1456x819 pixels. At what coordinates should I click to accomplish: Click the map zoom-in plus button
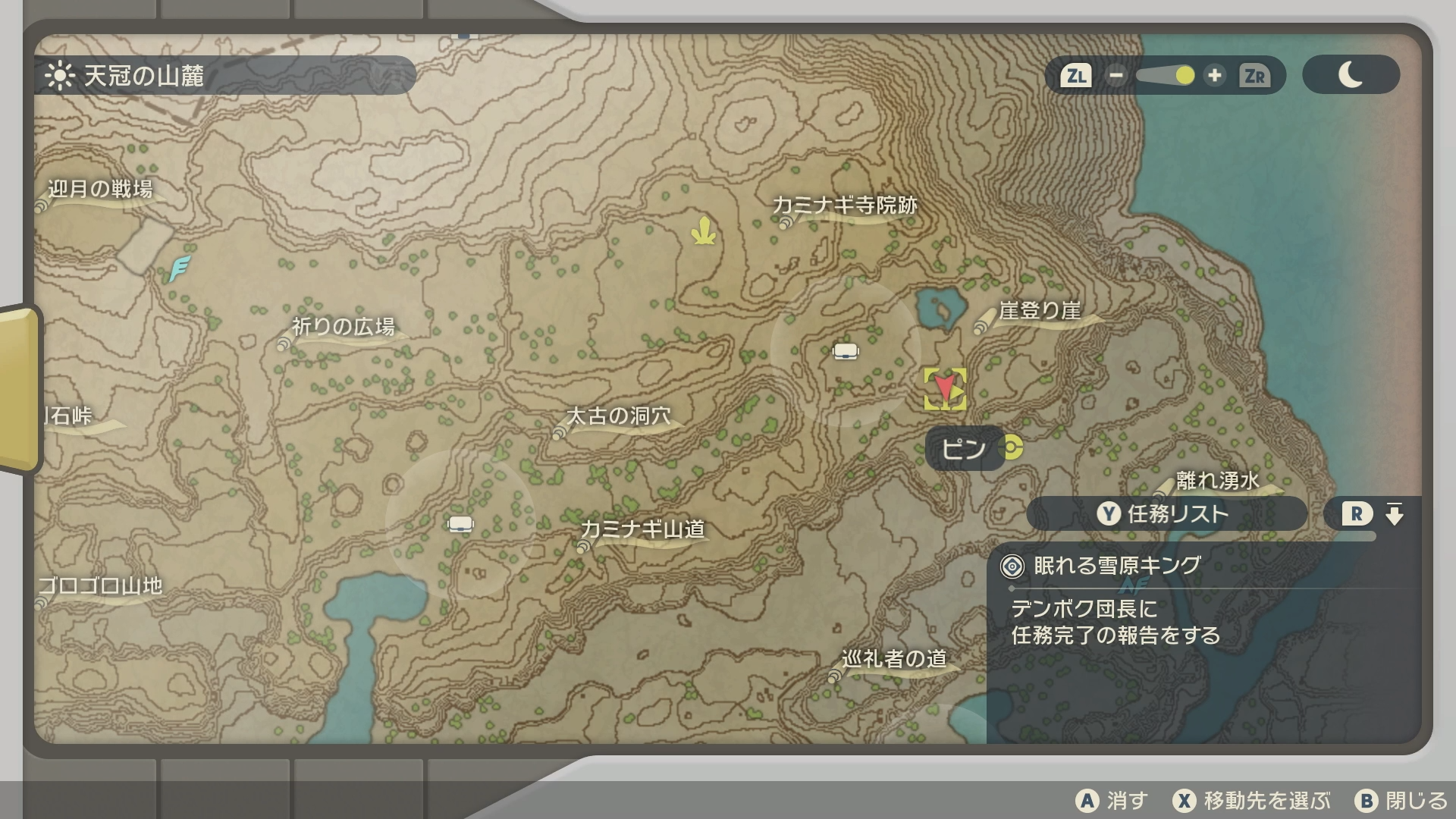pyautogui.click(x=1215, y=76)
